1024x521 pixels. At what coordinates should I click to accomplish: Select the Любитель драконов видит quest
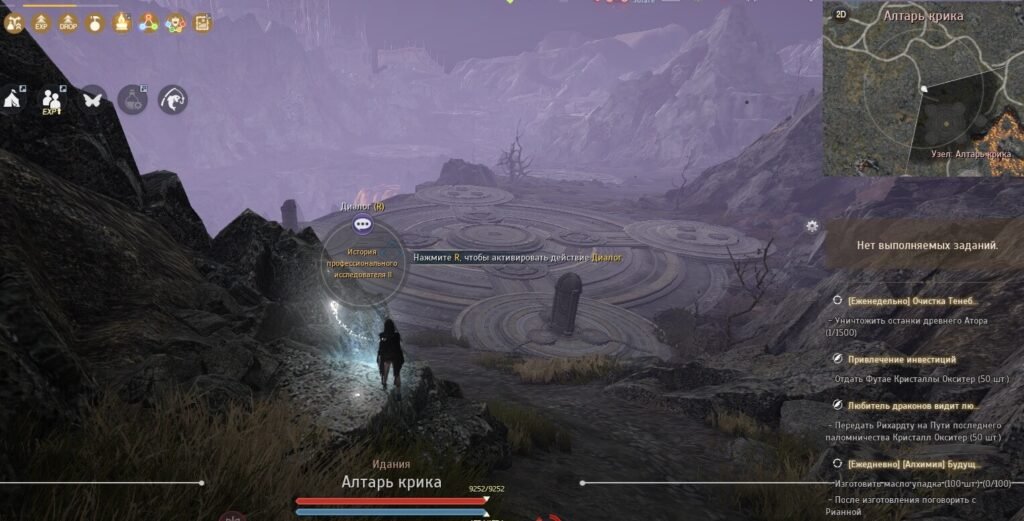point(911,405)
